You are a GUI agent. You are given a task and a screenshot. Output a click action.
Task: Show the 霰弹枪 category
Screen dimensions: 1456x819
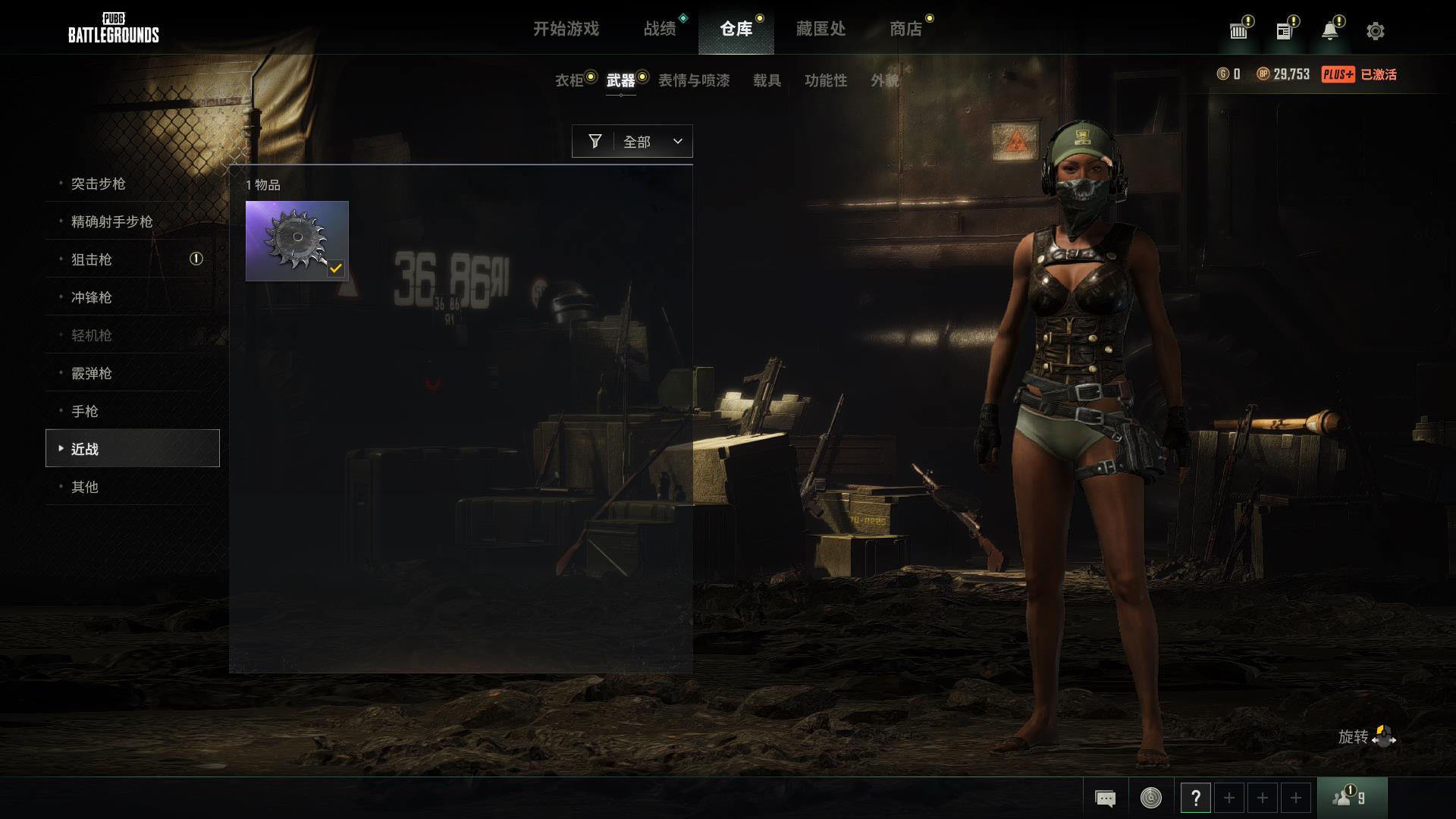(x=92, y=373)
